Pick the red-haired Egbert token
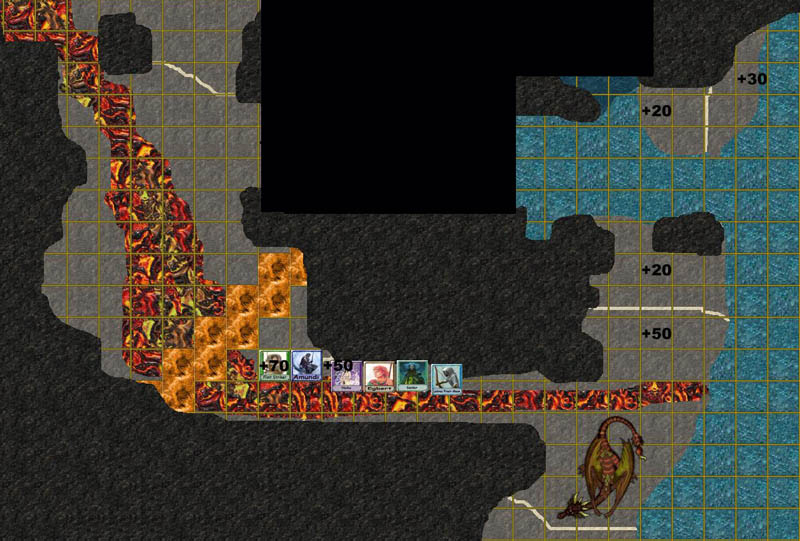 pyautogui.click(x=379, y=378)
